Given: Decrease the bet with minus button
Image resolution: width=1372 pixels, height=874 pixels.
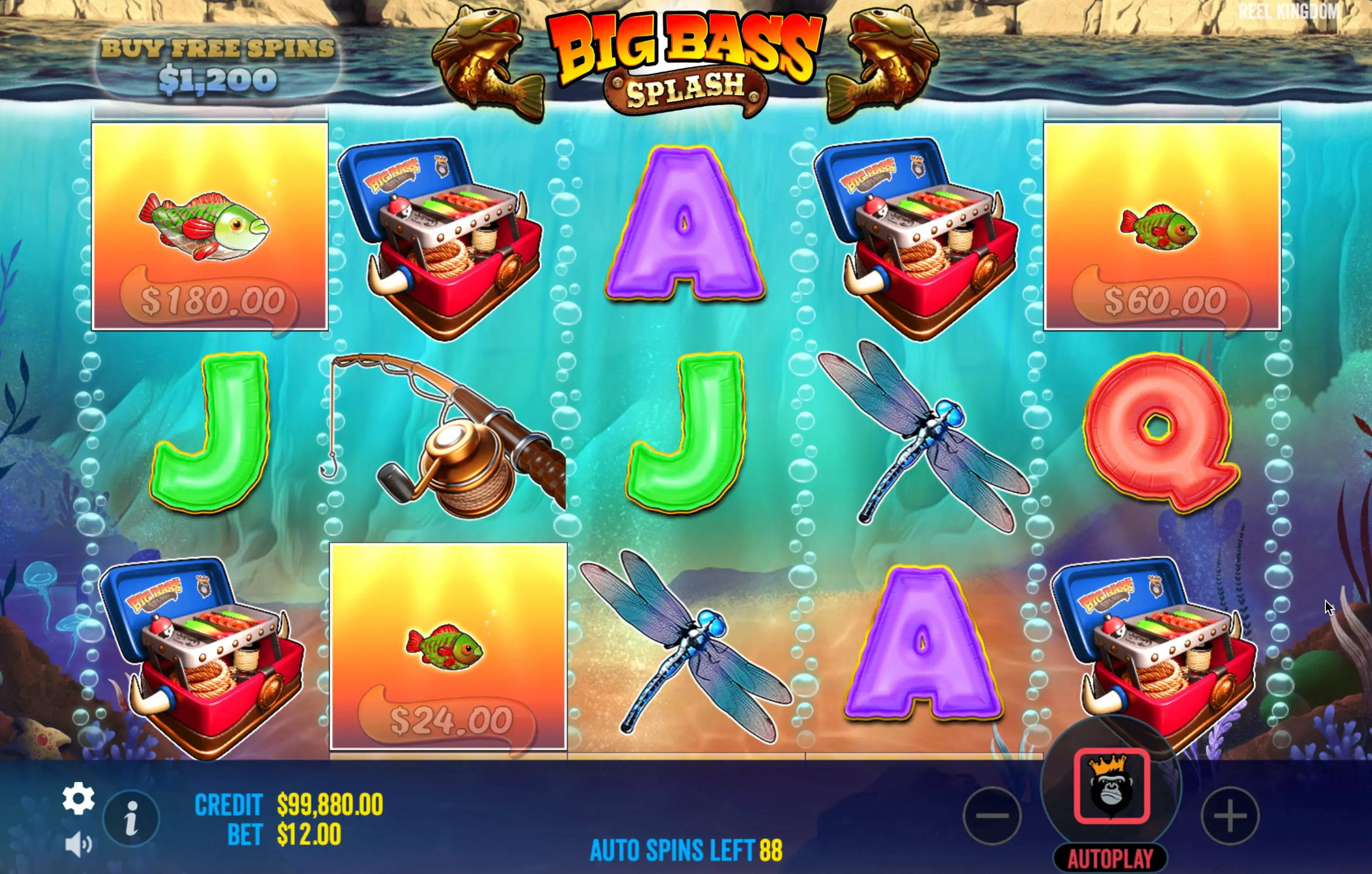Looking at the screenshot, I should (x=992, y=815).
